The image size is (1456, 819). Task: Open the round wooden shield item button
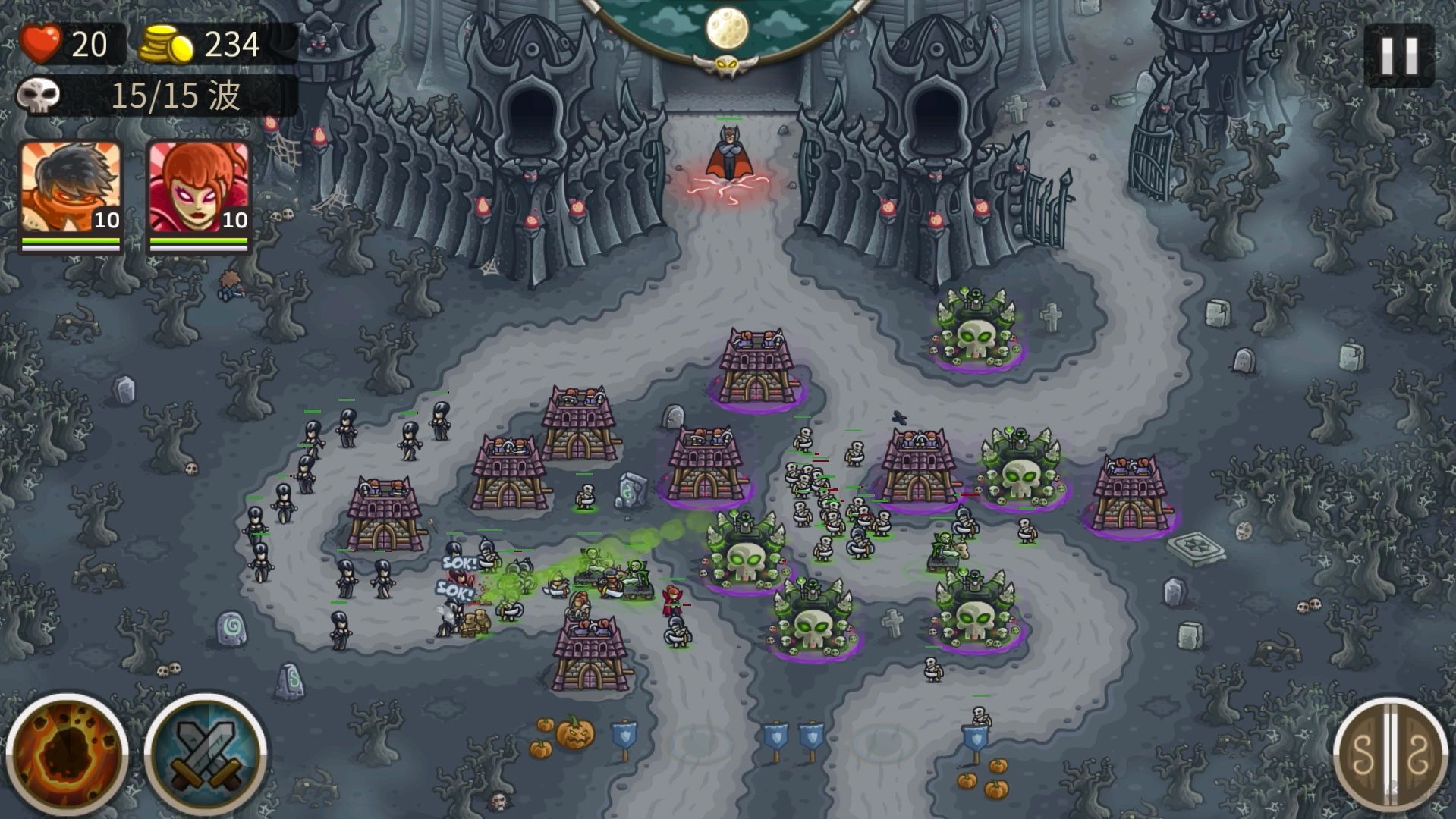[1391, 755]
